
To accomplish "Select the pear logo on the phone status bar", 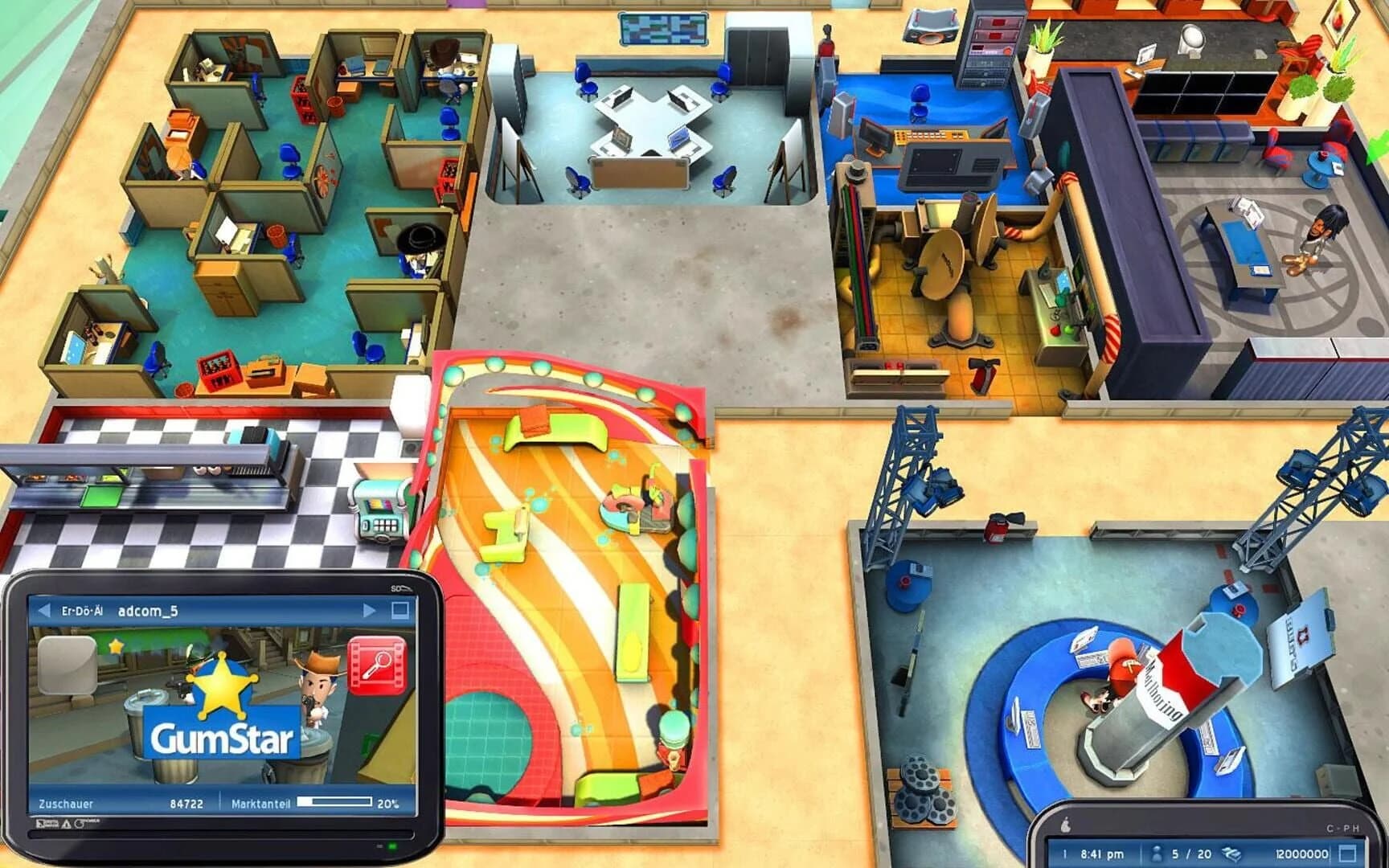I will tap(1066, 825).
